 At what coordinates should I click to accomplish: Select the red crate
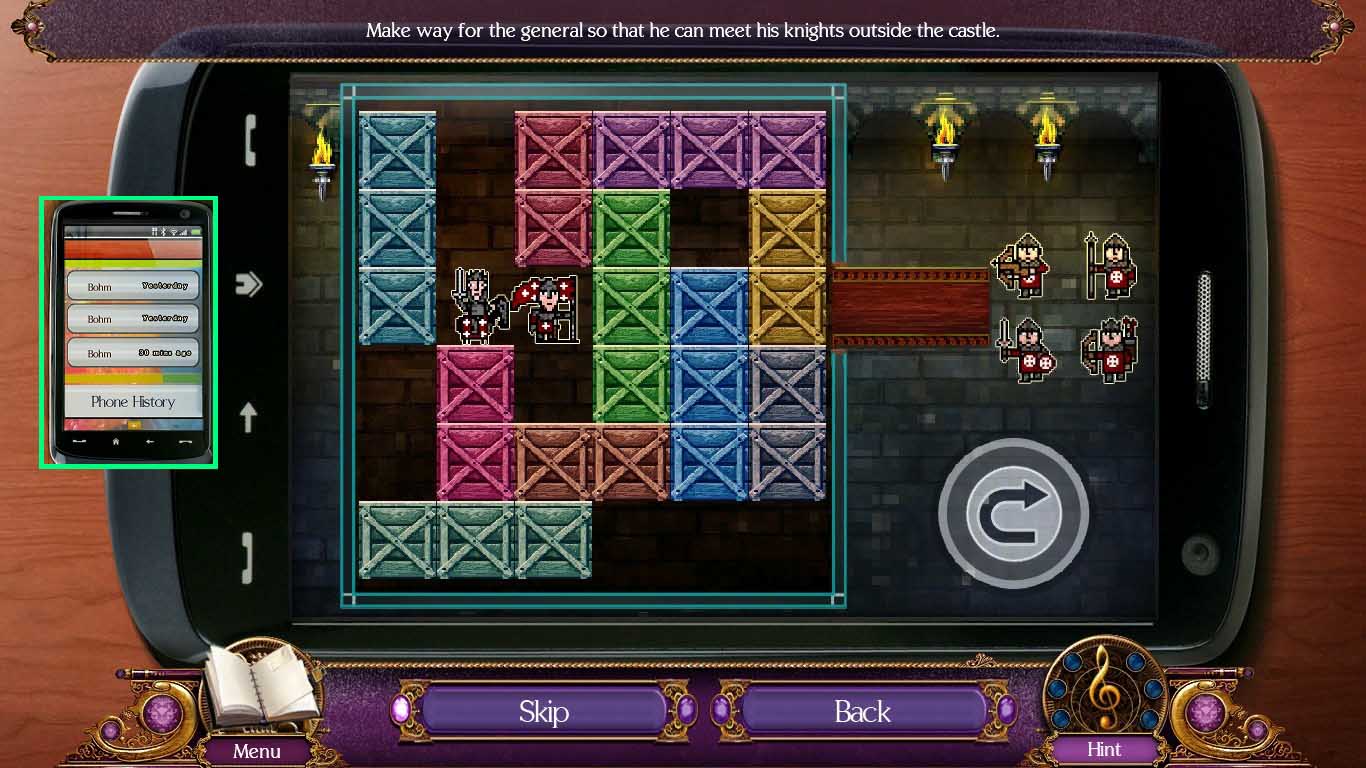[553, 189]
